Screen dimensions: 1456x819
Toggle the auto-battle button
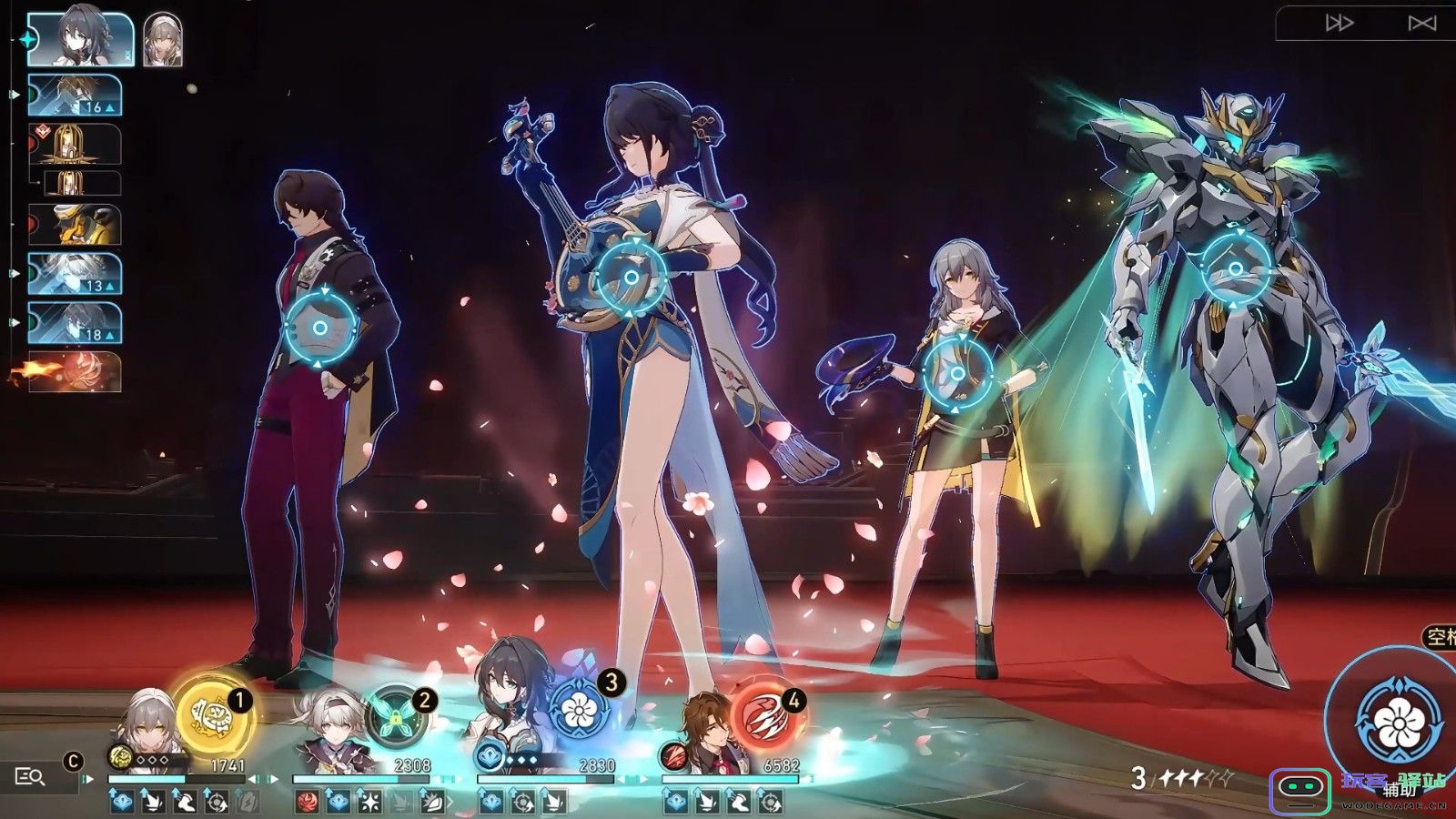tap(1421, 24)
